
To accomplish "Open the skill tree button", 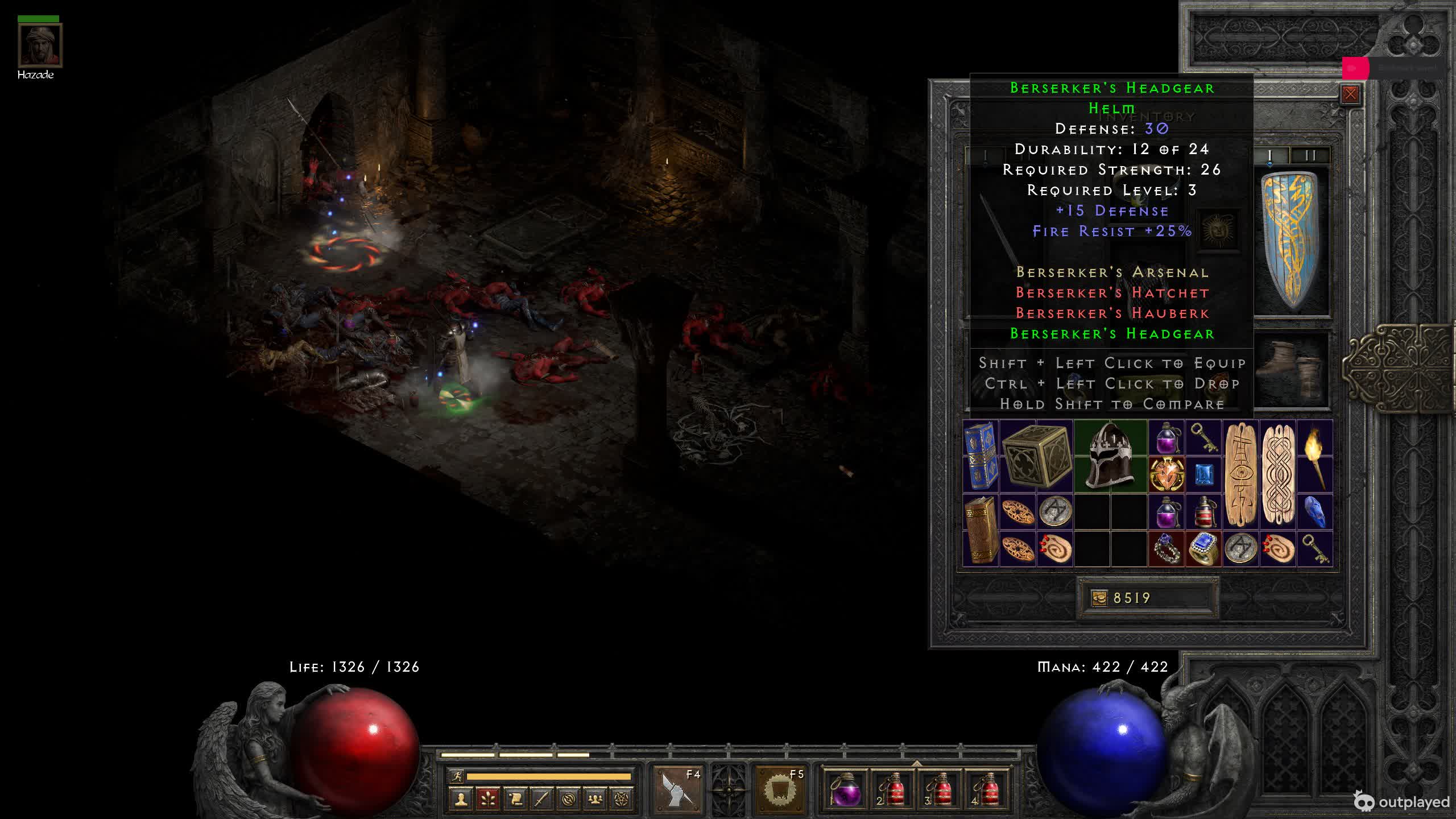I will click(x=487, y=799).
